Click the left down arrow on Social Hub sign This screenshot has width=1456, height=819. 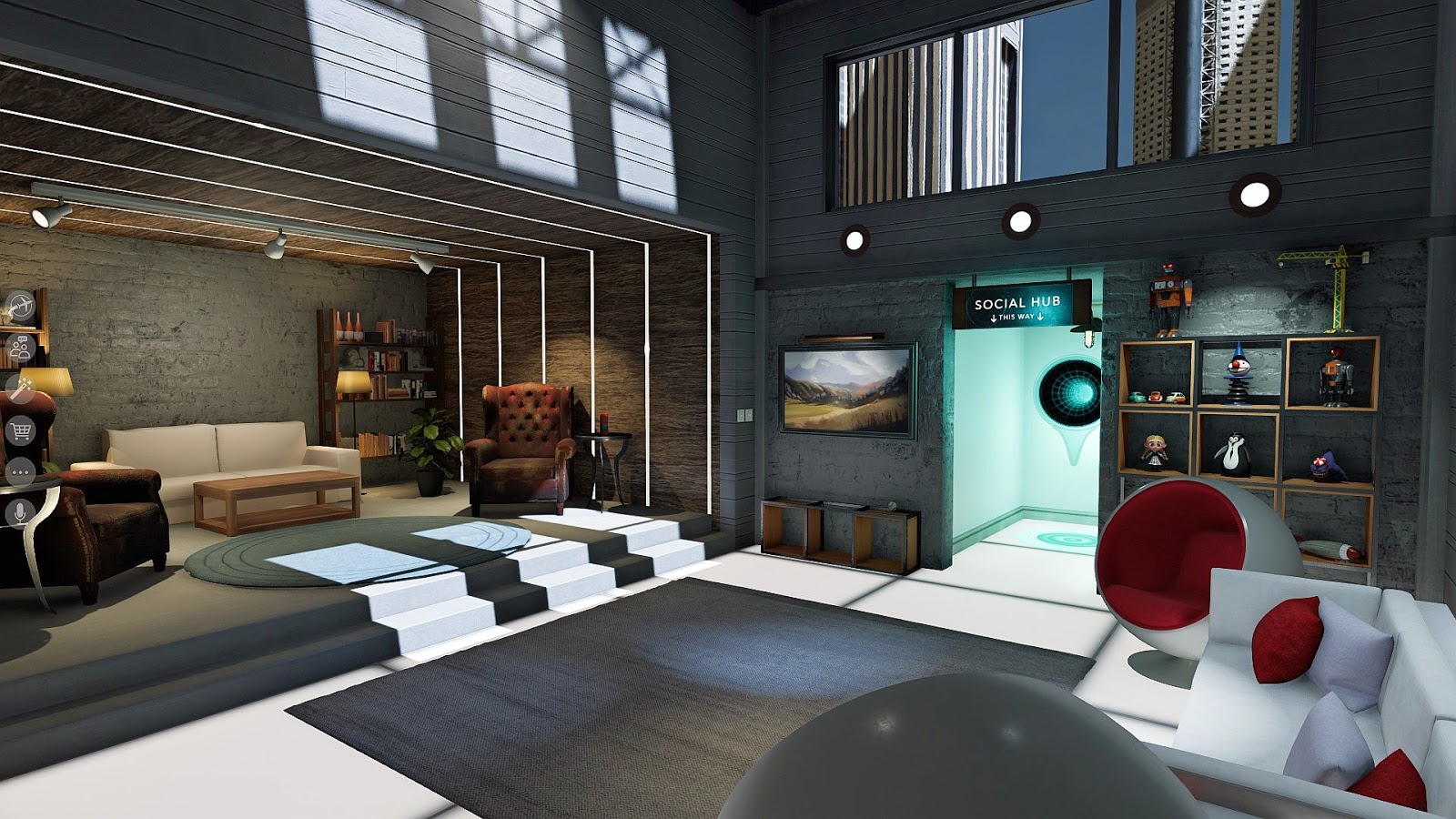click(994, 318)
